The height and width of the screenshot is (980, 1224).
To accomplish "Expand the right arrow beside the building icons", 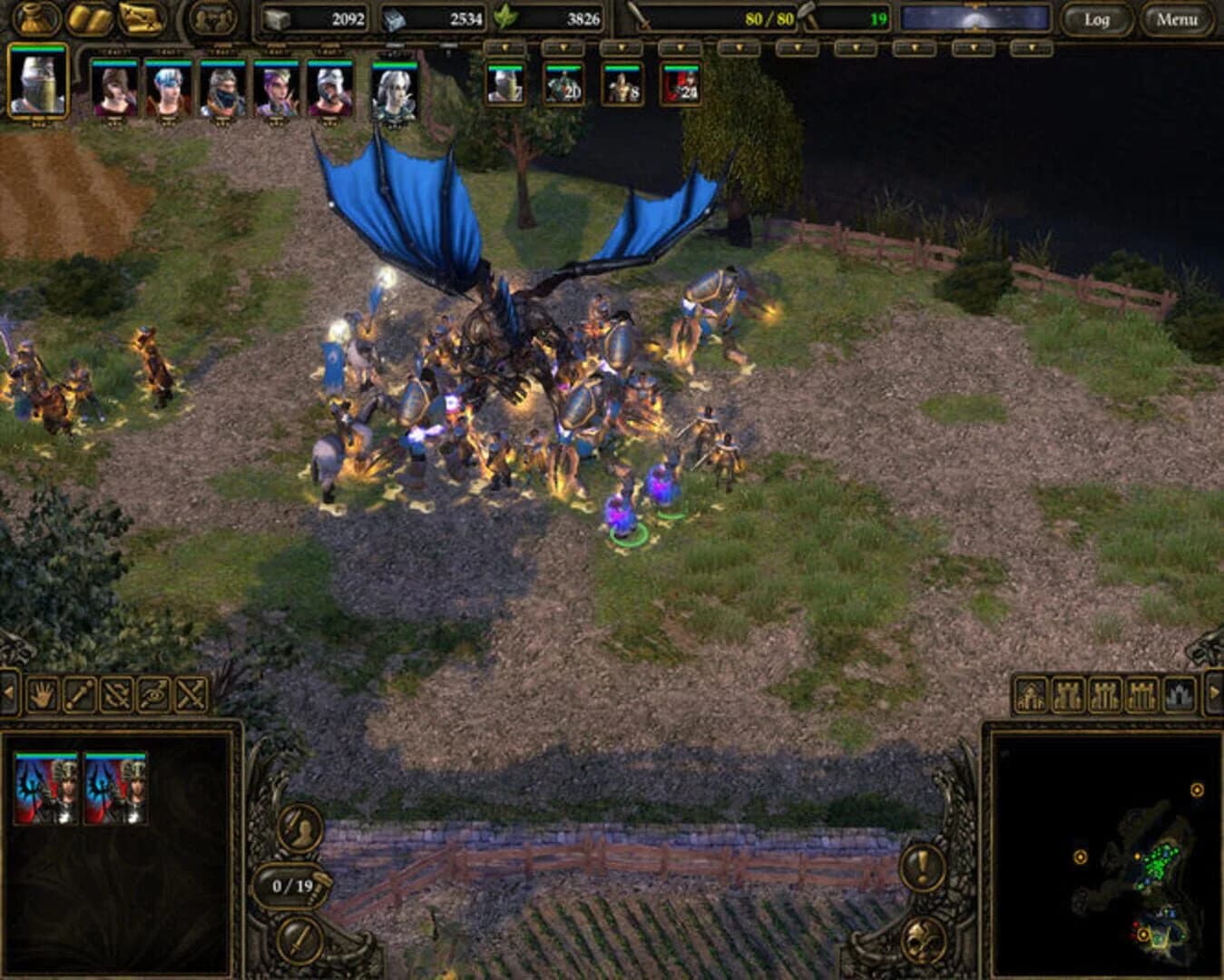I will coord(1214,692).
